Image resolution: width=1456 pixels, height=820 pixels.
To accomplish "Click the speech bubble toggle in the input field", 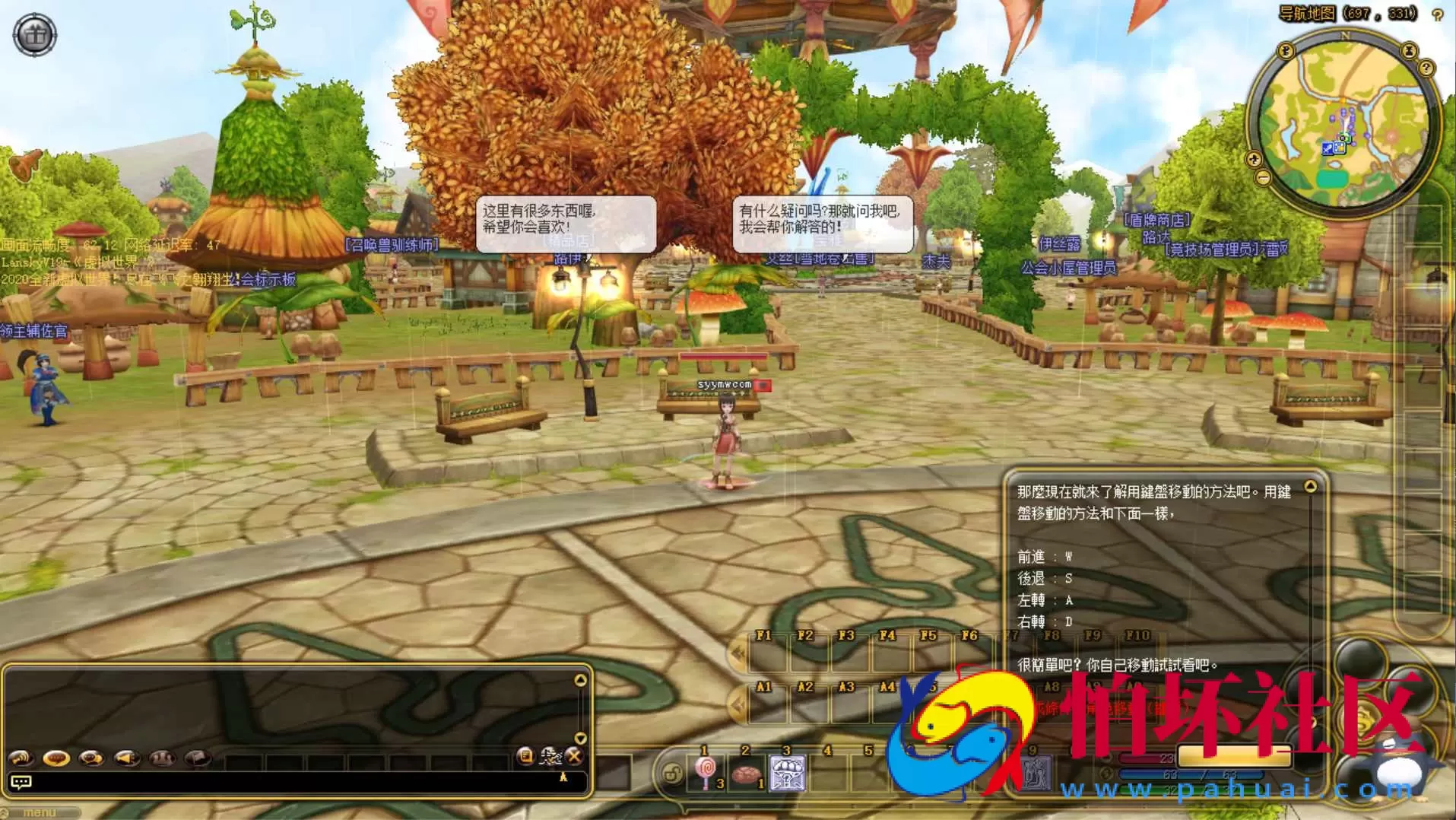I will (x=23, y=781).
